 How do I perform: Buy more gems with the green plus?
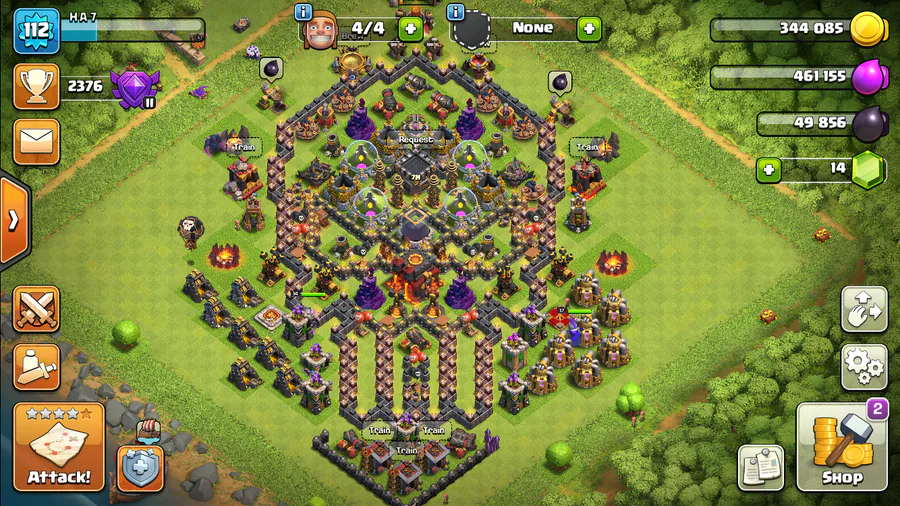(768, 168)
